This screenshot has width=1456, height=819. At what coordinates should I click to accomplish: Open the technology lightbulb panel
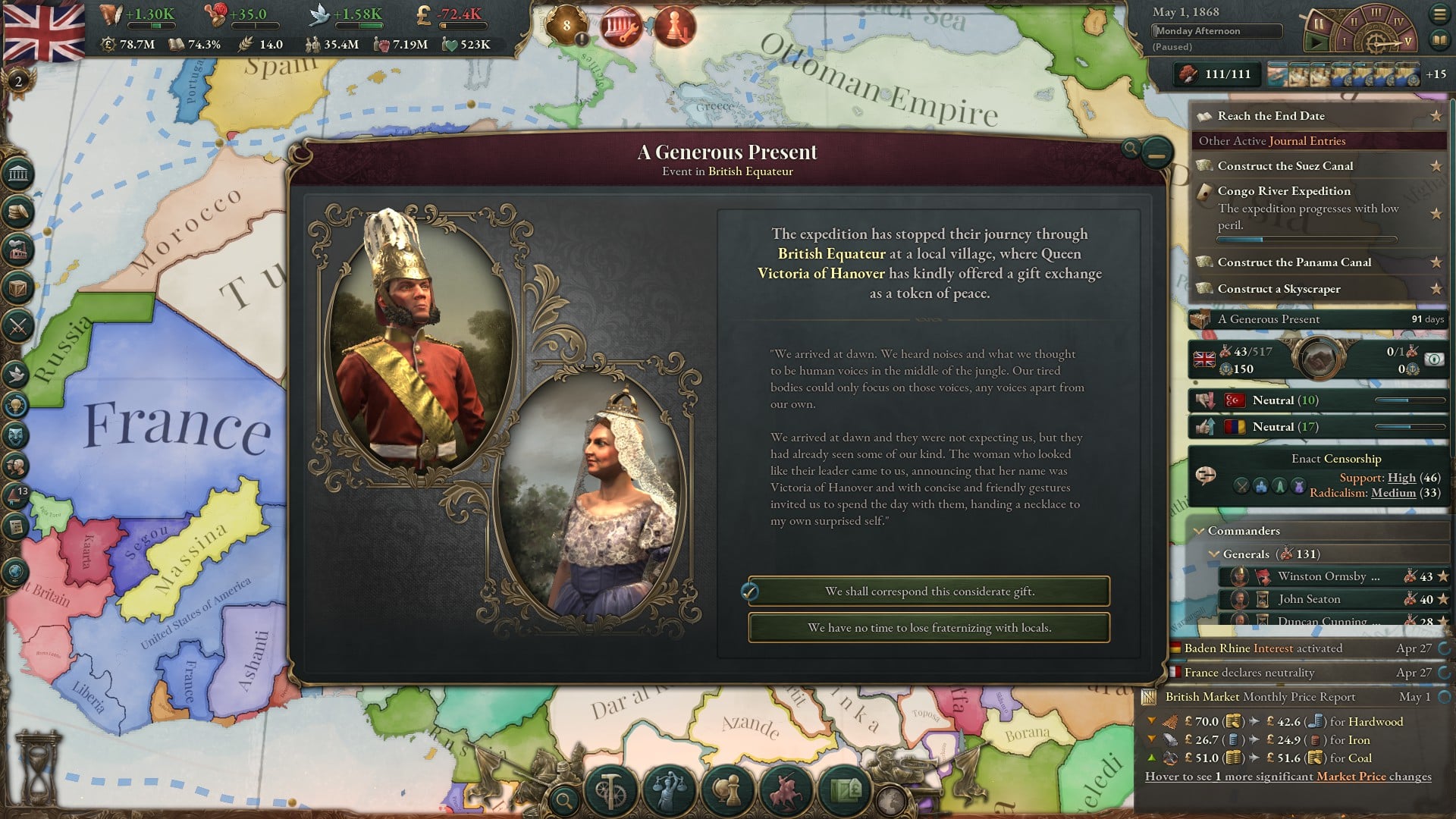click(17, 406)
